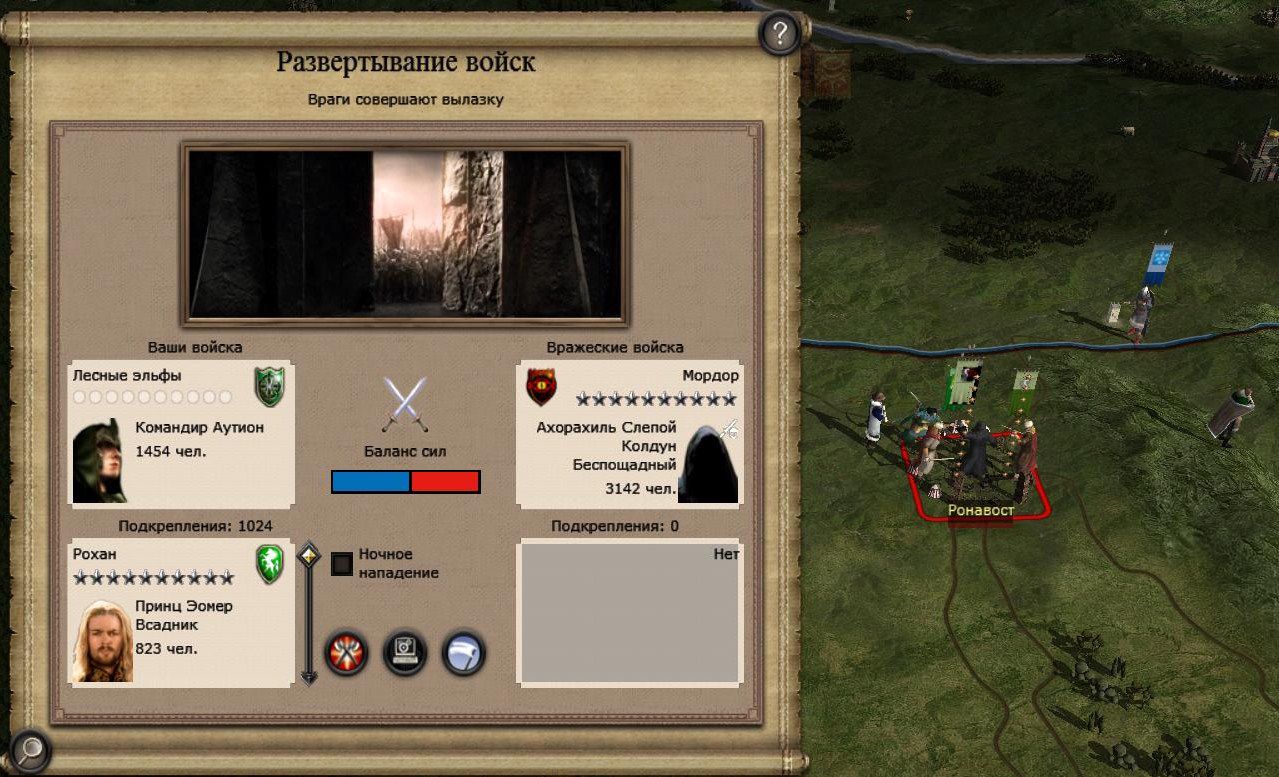Click the magnifying glass button on the scroll
Viewport: 1279px width, 777px height.
click(31, 748)
